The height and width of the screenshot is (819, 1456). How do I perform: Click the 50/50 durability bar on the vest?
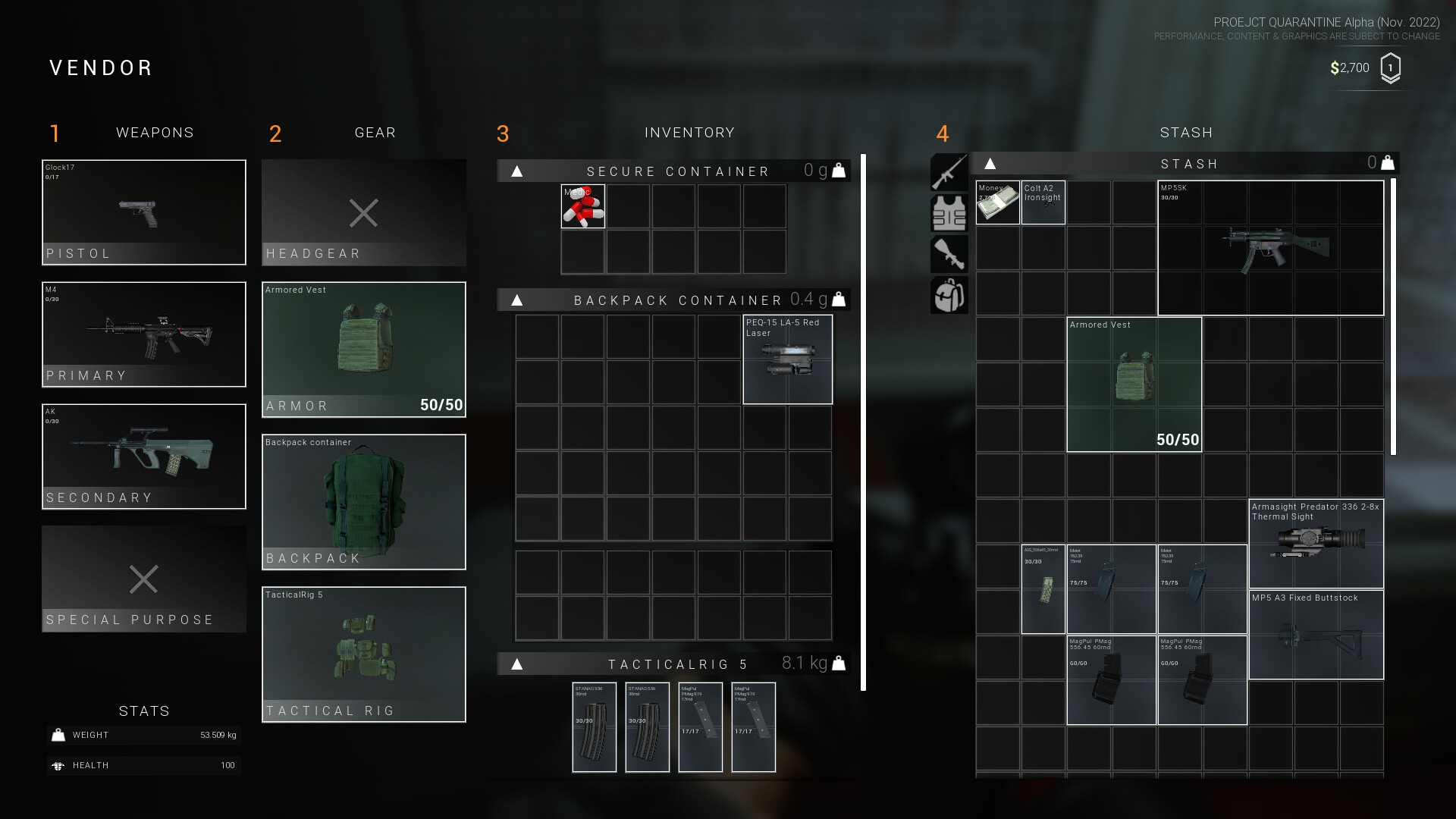pyautogui.click(x=443, y=405)
